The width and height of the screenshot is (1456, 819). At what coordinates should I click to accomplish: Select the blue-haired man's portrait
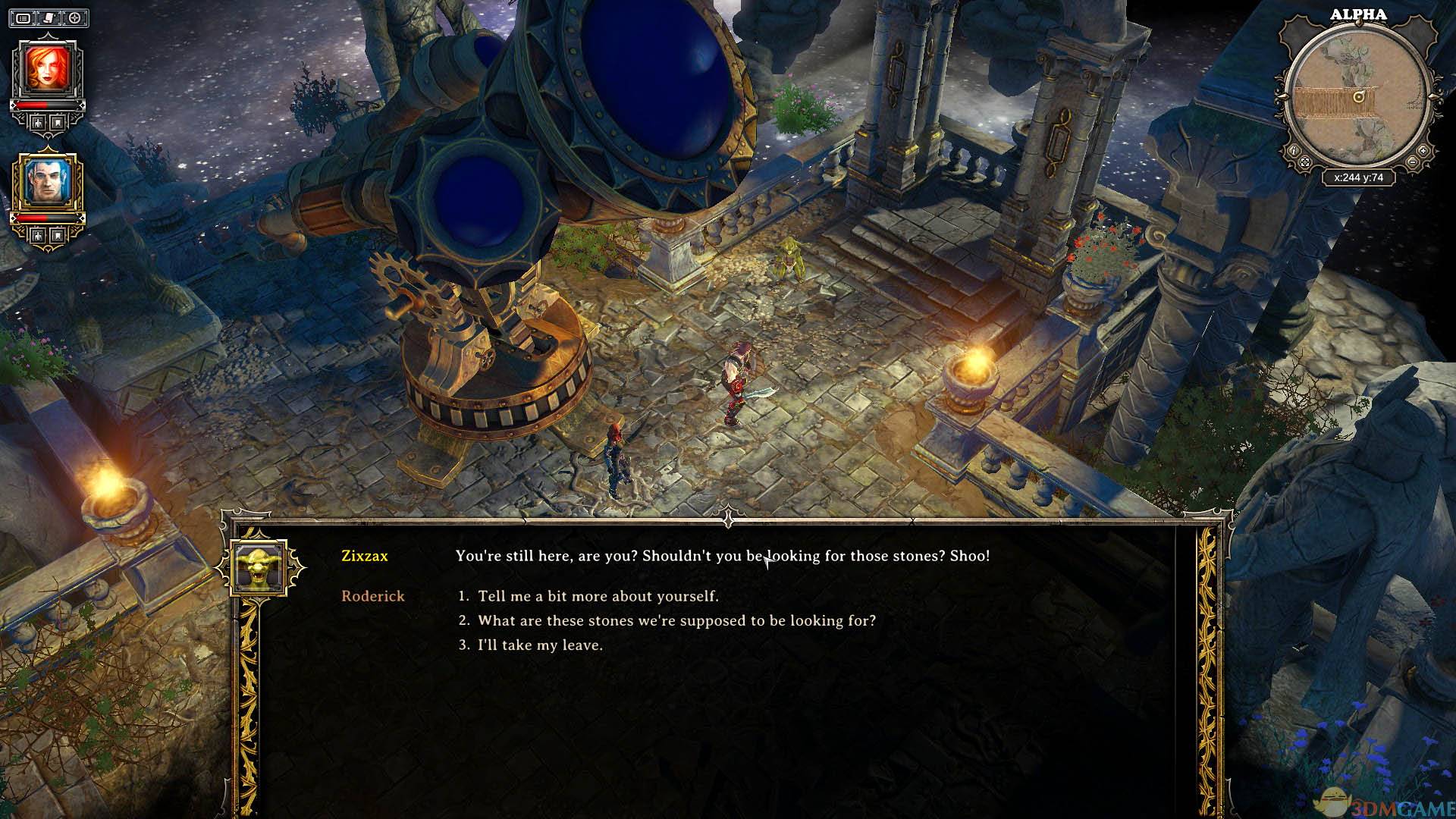(47, 182)
